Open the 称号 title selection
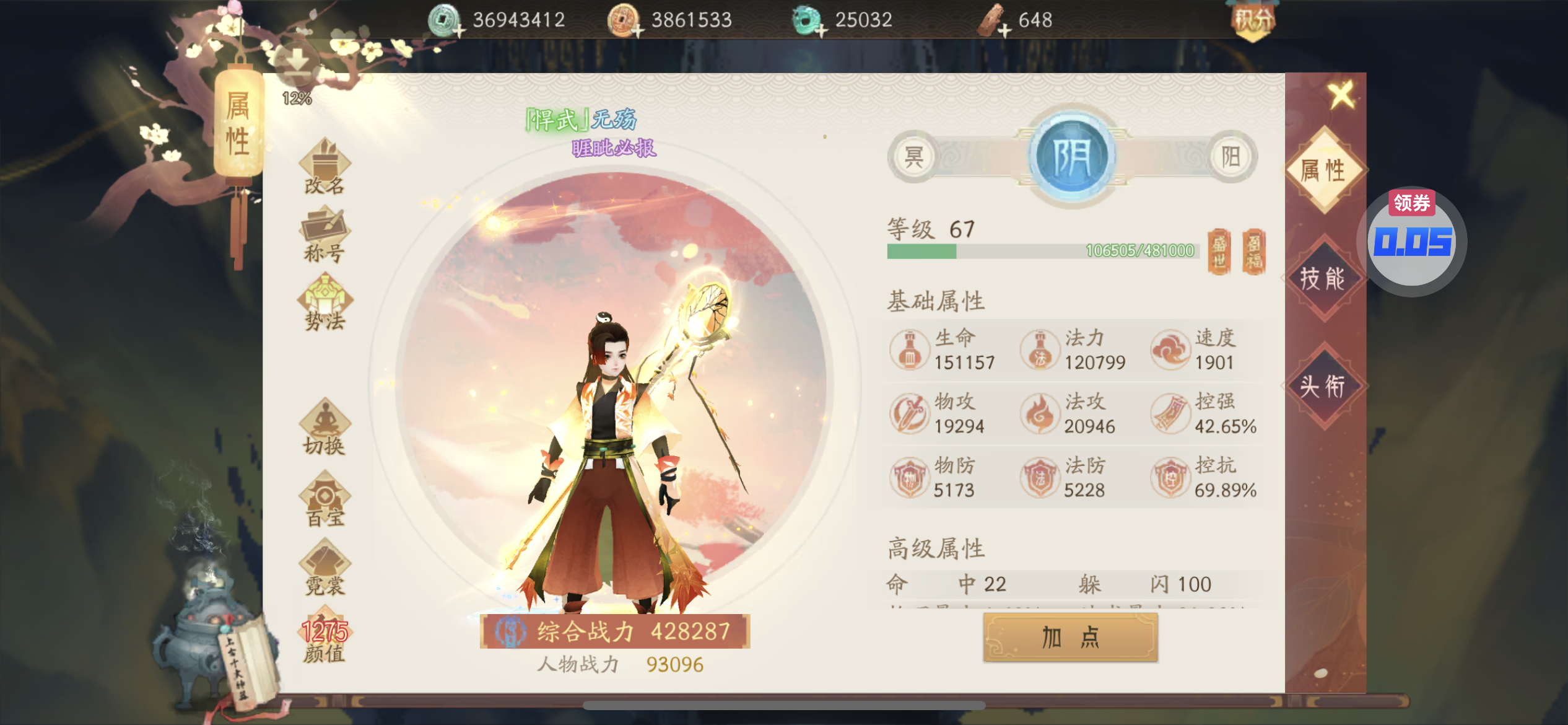This screenshot has width=1568, height=725. 324,236
